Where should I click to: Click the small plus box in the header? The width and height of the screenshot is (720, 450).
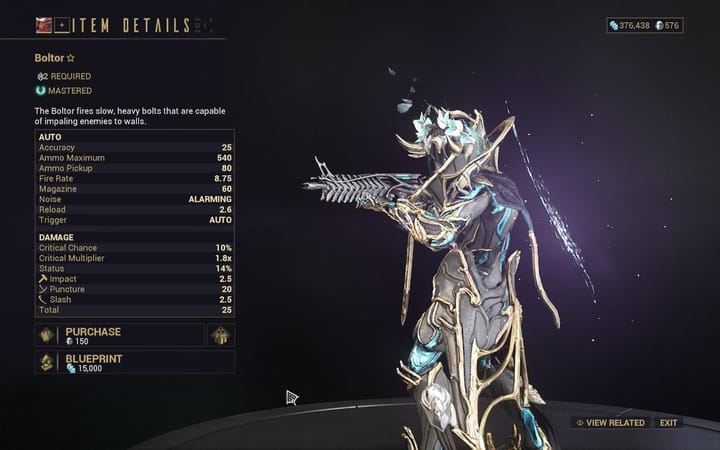pyautogui.click(x=60, y=25)
